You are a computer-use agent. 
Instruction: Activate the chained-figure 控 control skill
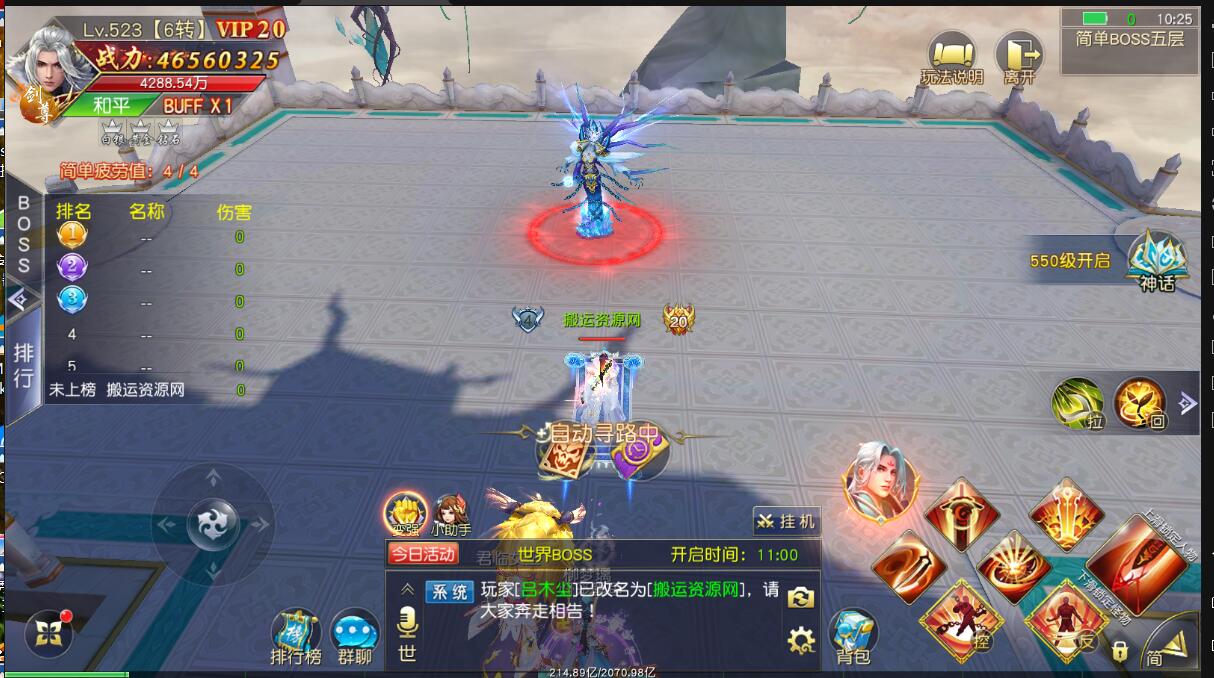(x=961, y=620)
